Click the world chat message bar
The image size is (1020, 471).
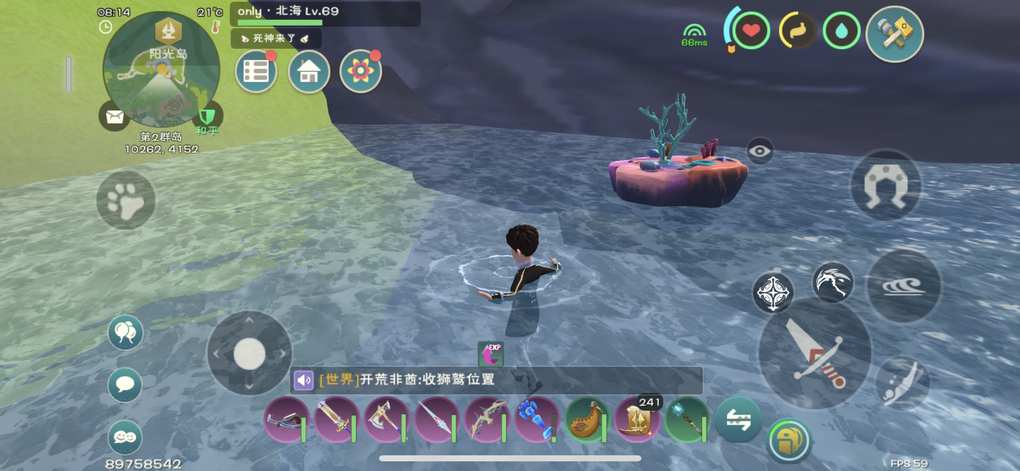pos(497,380)
